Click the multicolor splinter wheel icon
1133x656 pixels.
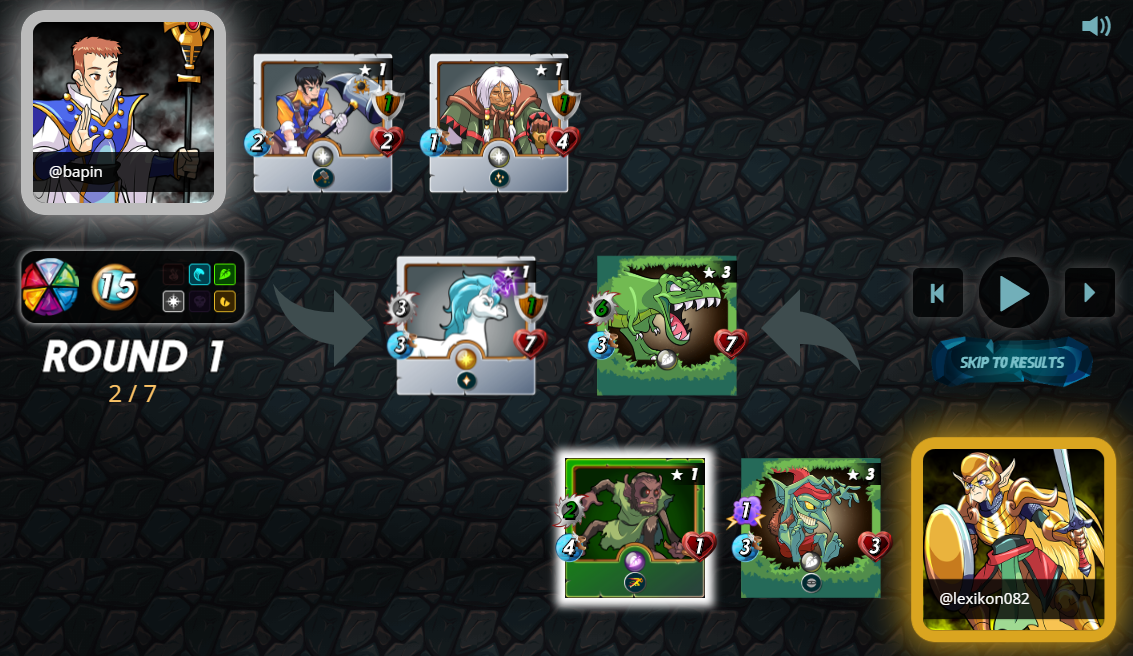pyautogui.click(x=50, y=287)
